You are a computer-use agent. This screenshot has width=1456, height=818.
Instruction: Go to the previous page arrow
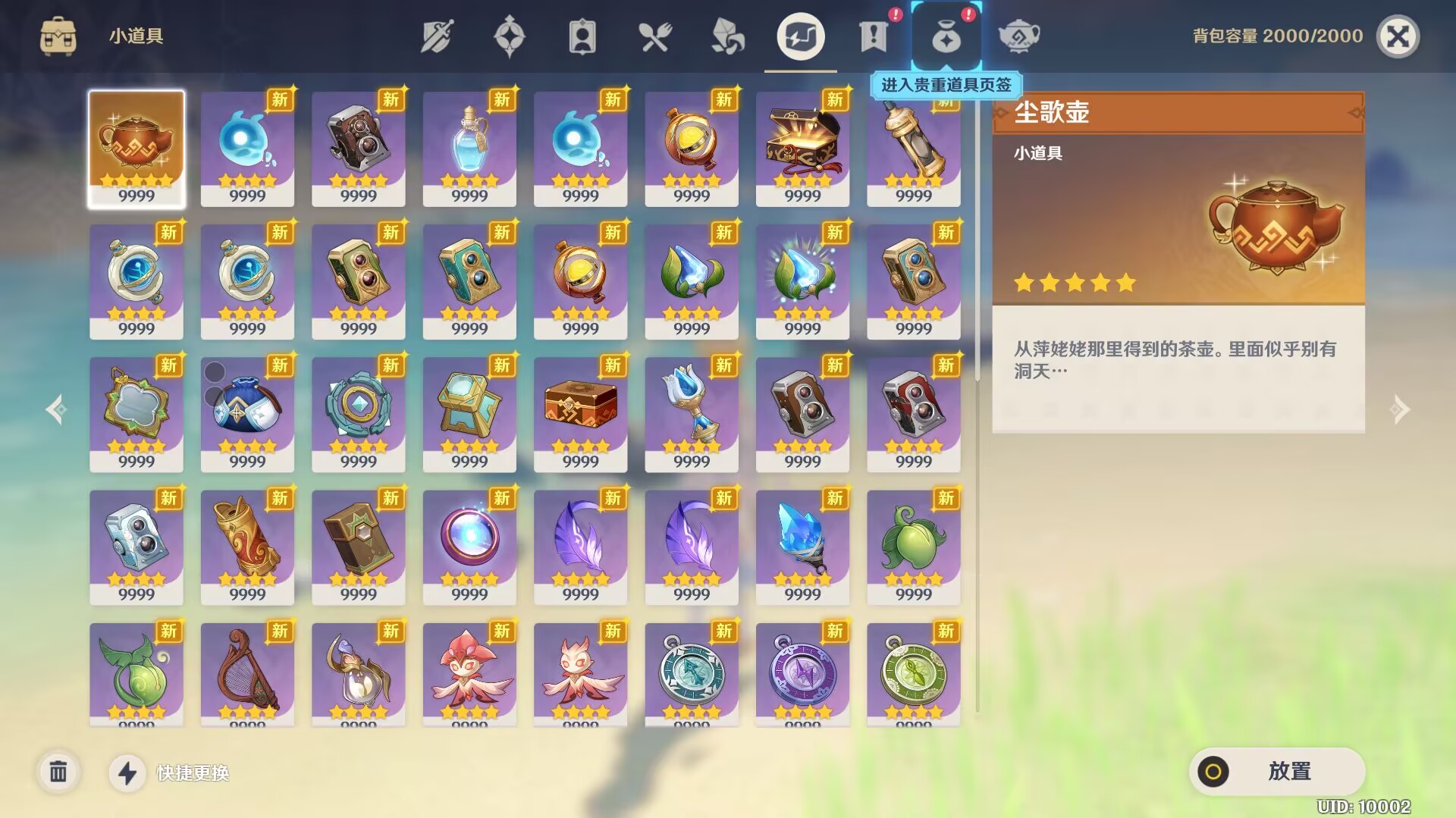(56, 409)
